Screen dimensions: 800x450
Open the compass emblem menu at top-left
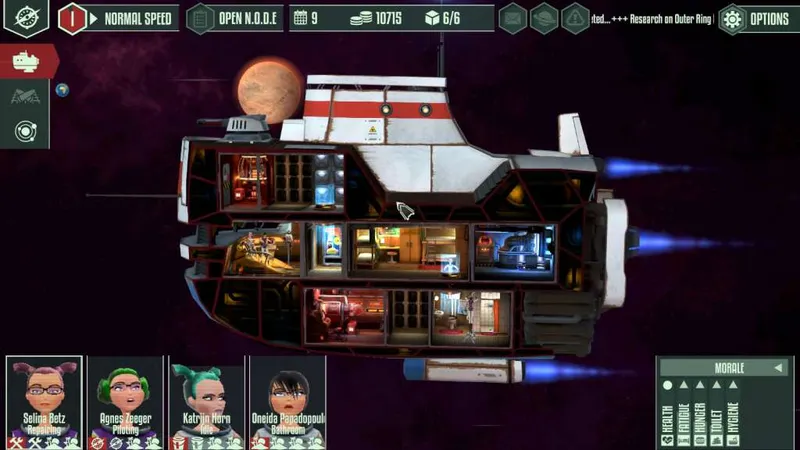pyautogui.click(x=26, y=18)
